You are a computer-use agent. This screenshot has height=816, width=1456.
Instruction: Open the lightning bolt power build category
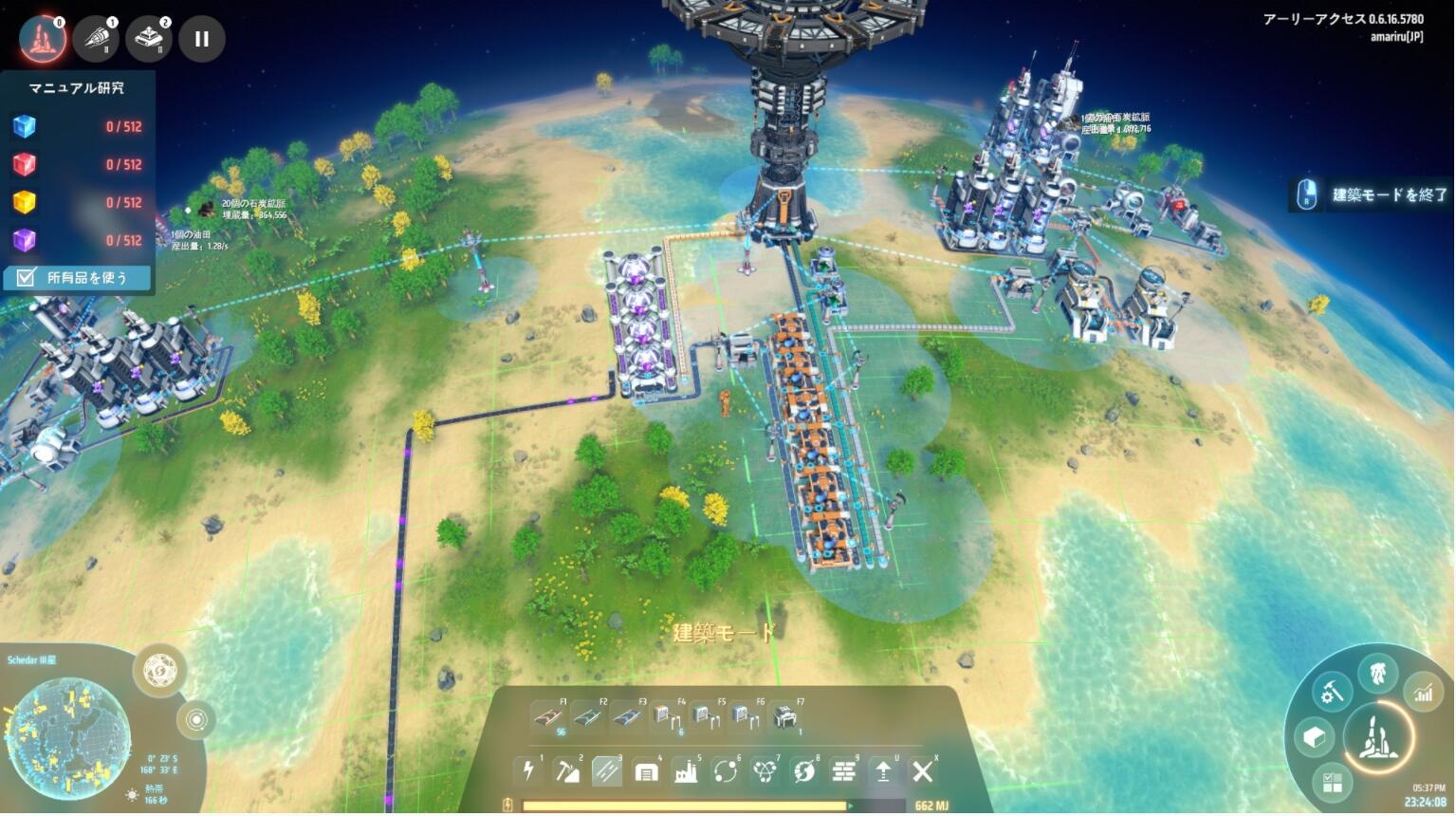[528, 771]
